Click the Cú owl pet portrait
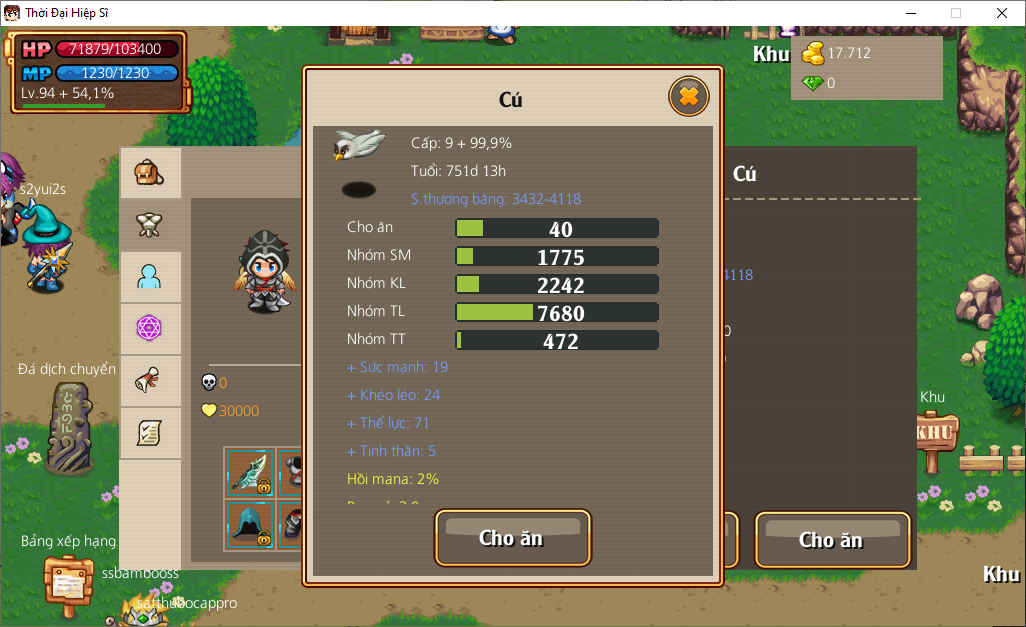 coord(359,145)
